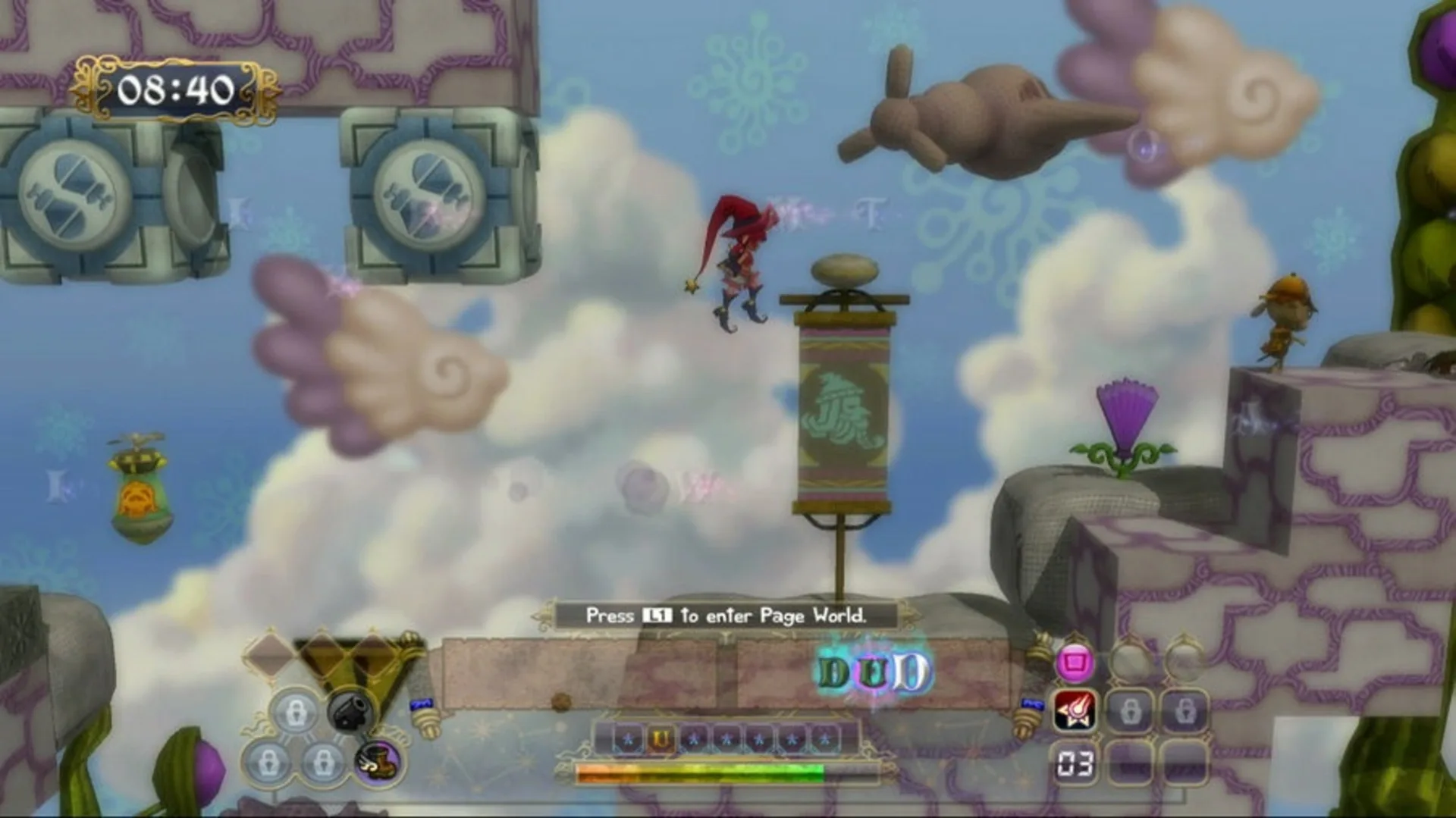Select the red comet attack skill icon
1456x818 pixels.
click(x=1074, y=710)
